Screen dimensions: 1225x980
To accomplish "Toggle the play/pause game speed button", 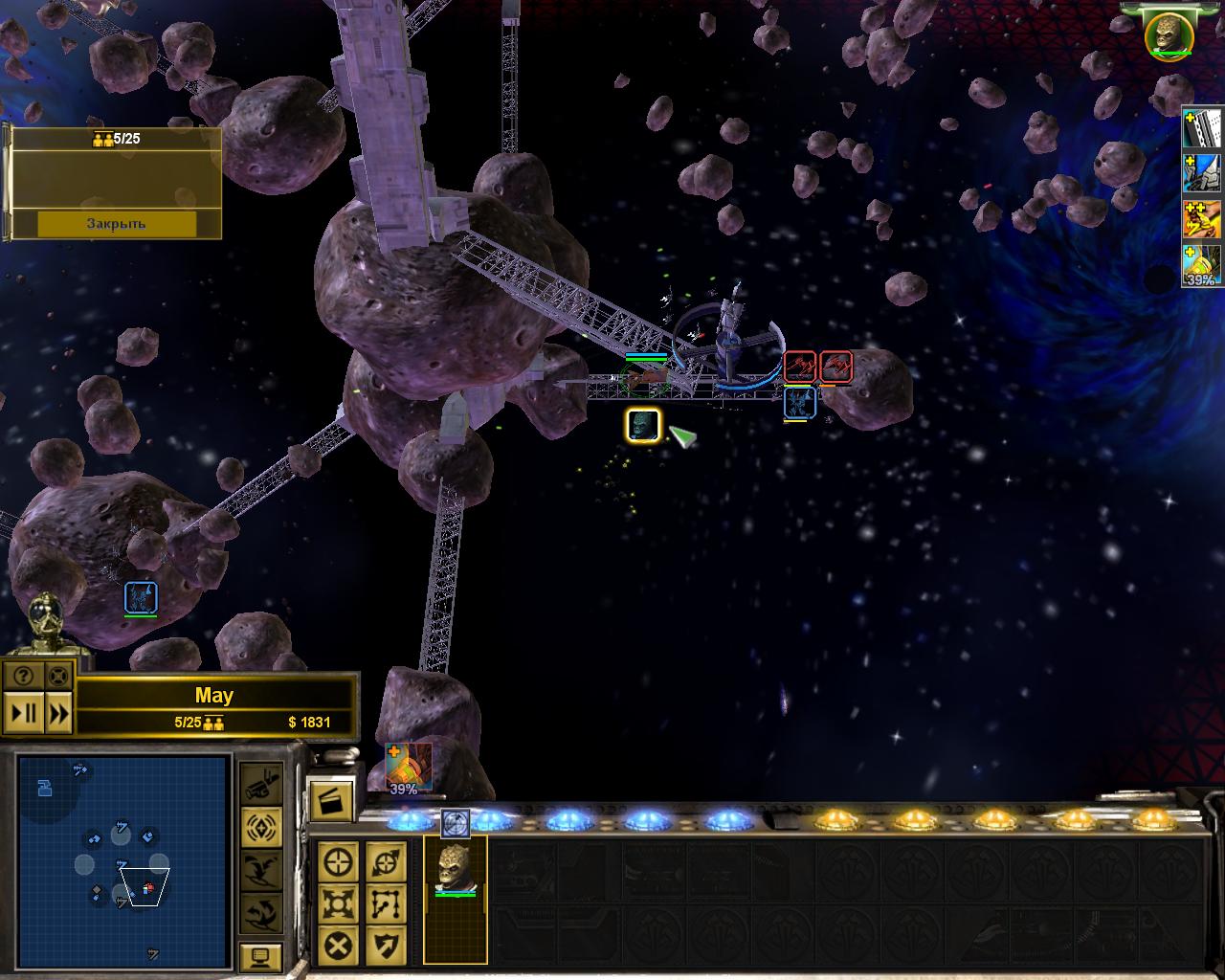I will tap(23, 713).
